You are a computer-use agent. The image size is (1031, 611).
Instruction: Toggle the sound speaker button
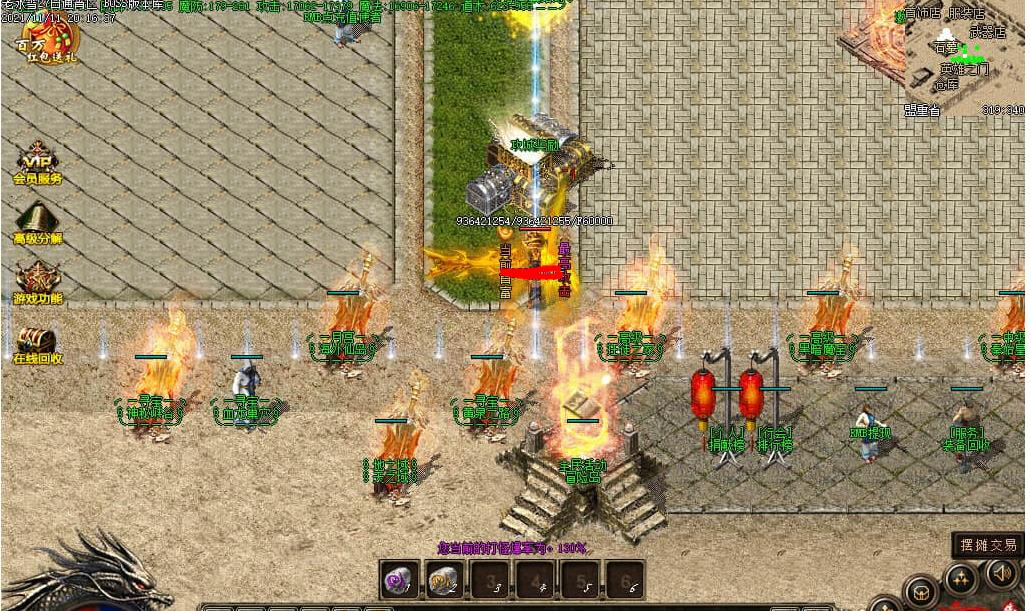[1003, 573]
